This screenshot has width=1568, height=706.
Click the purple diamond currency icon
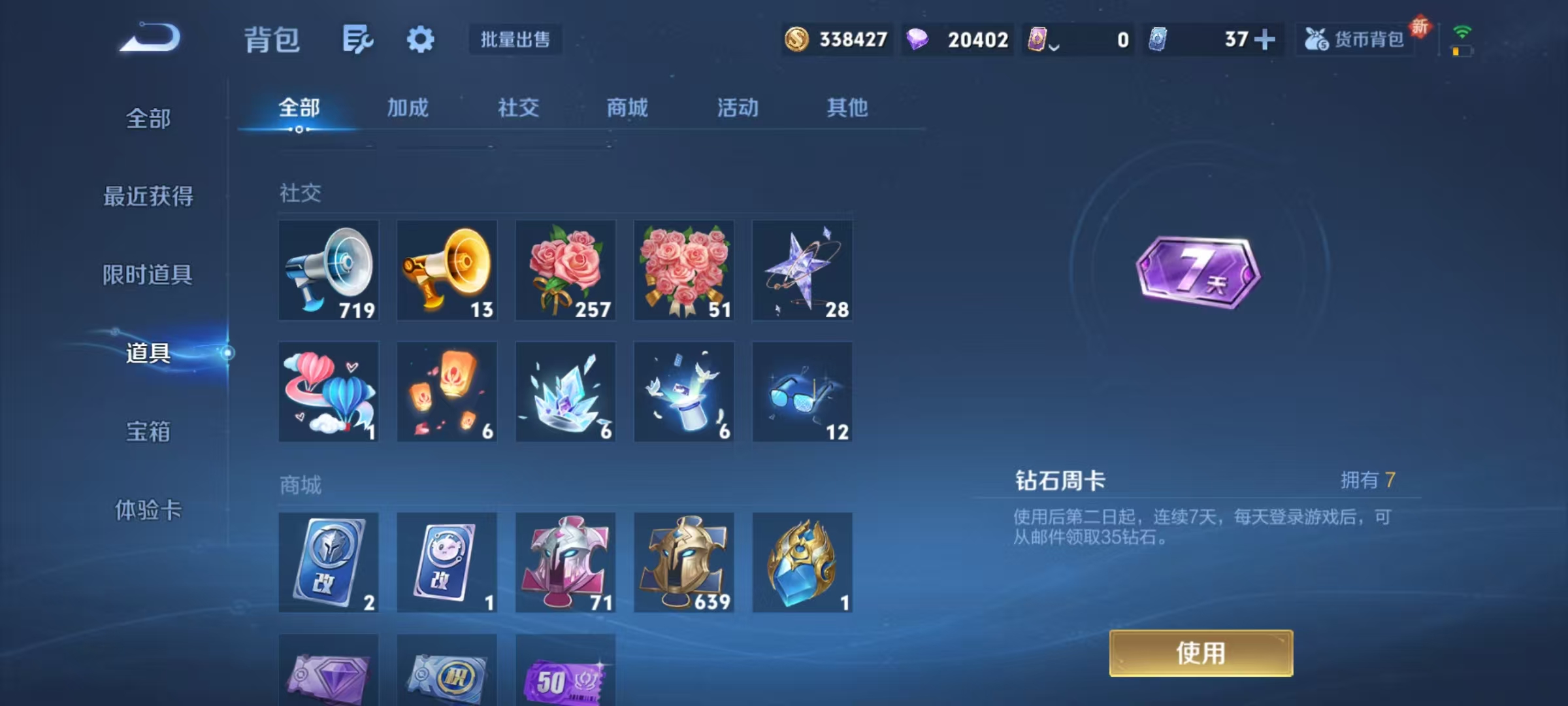point(917,40)
